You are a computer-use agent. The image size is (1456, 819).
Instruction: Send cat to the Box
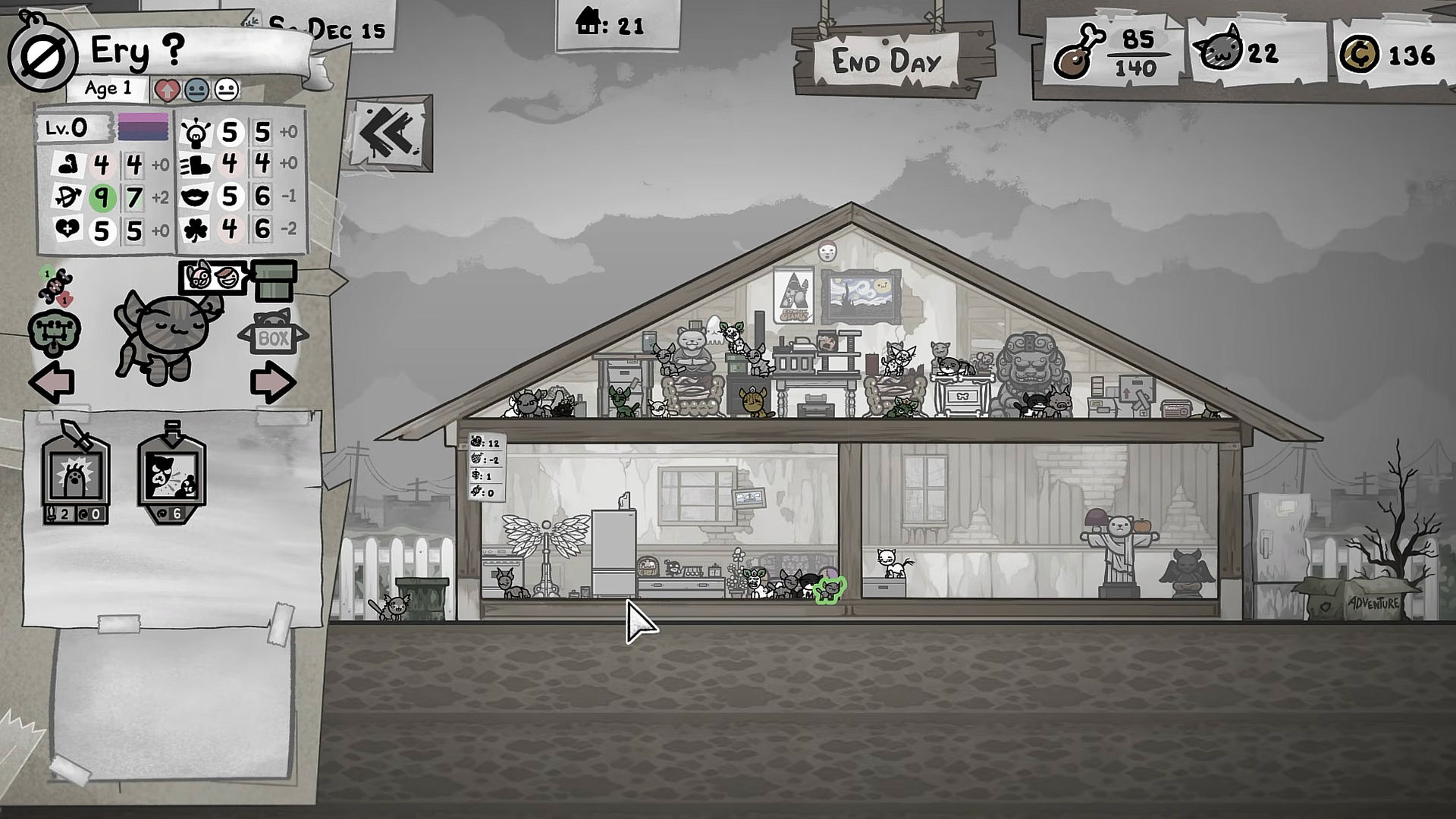coord(273,334)
